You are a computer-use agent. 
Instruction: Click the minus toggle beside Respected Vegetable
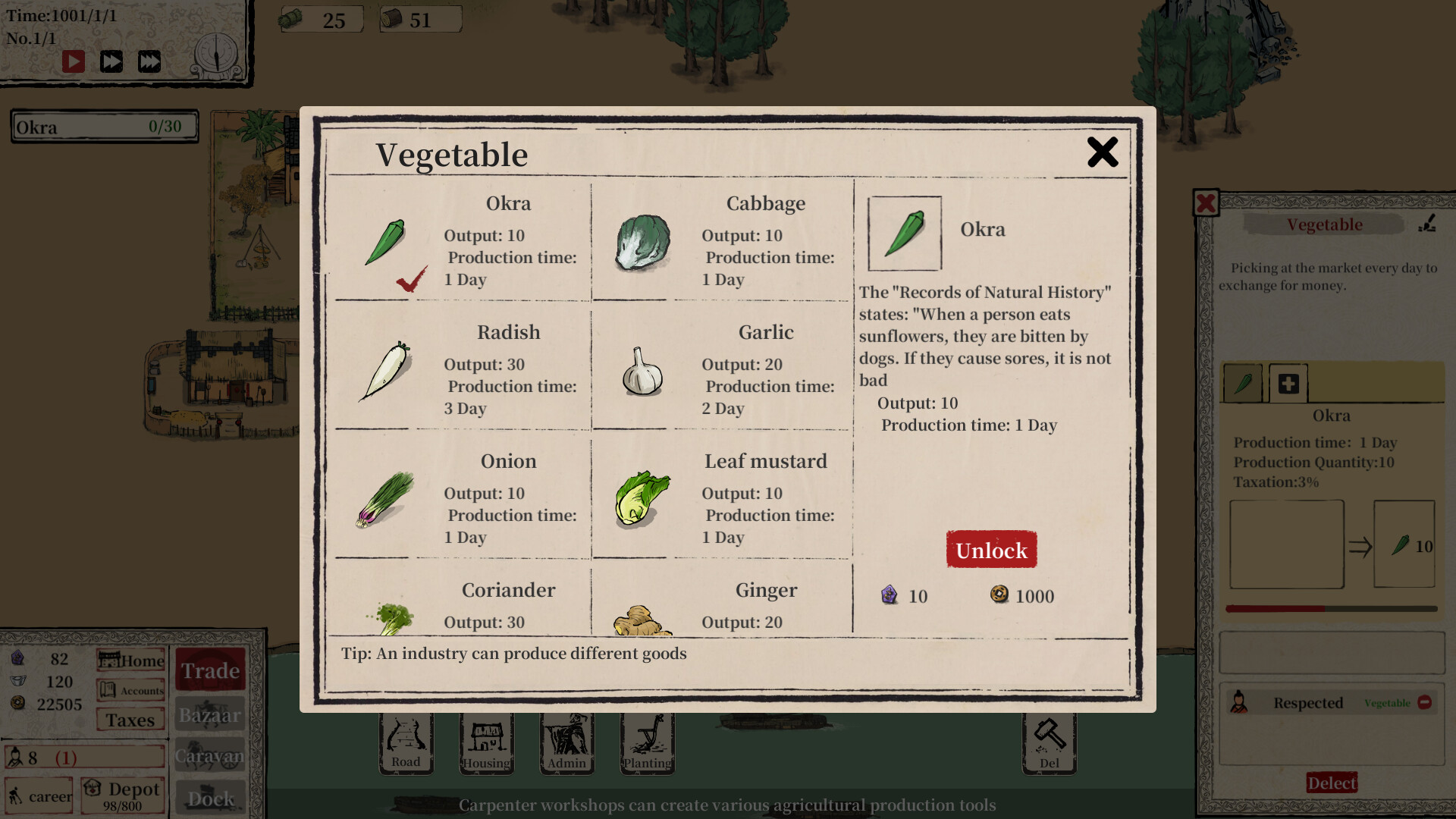pos(1426,703)
